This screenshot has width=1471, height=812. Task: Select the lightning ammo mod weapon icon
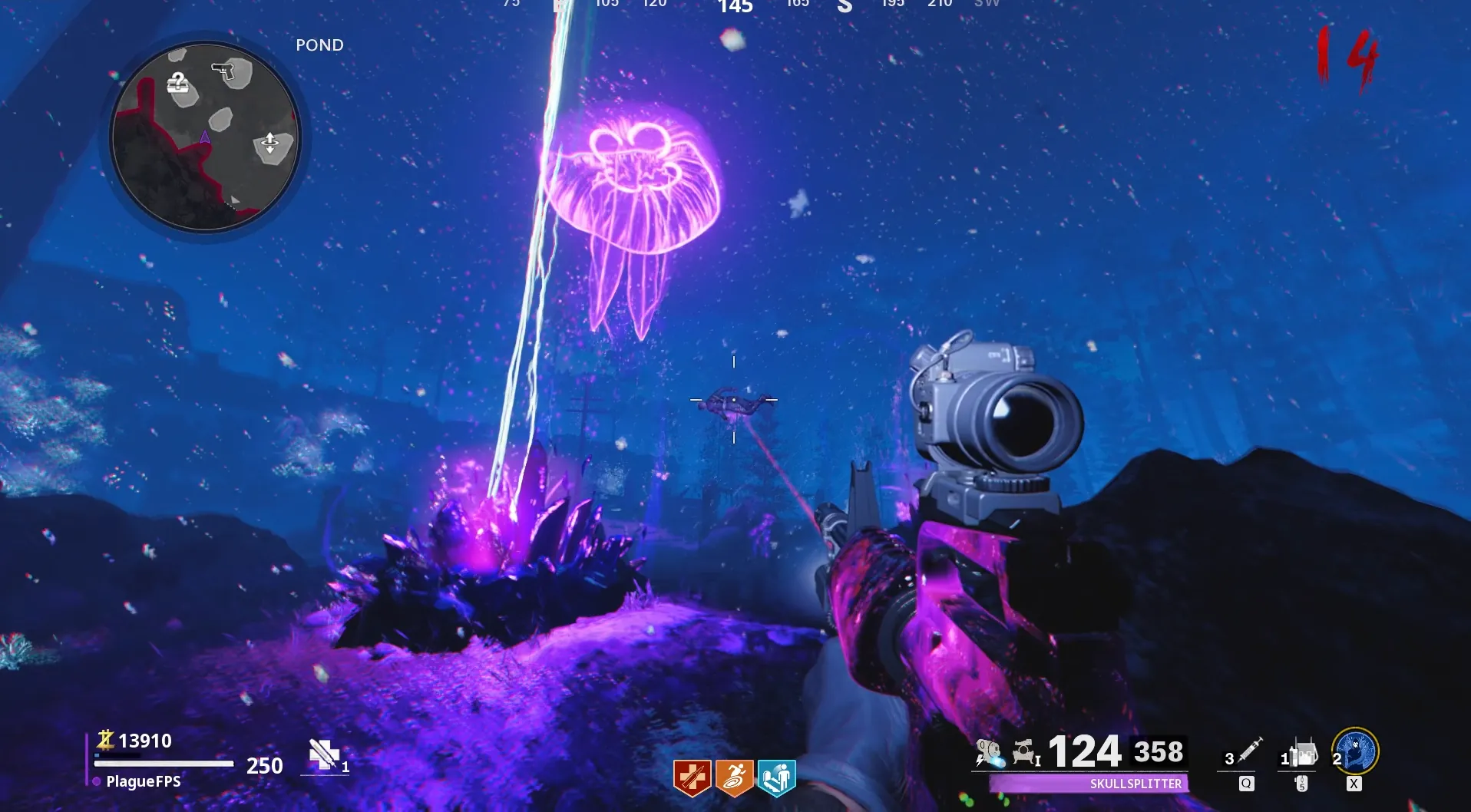pos(989,753)
